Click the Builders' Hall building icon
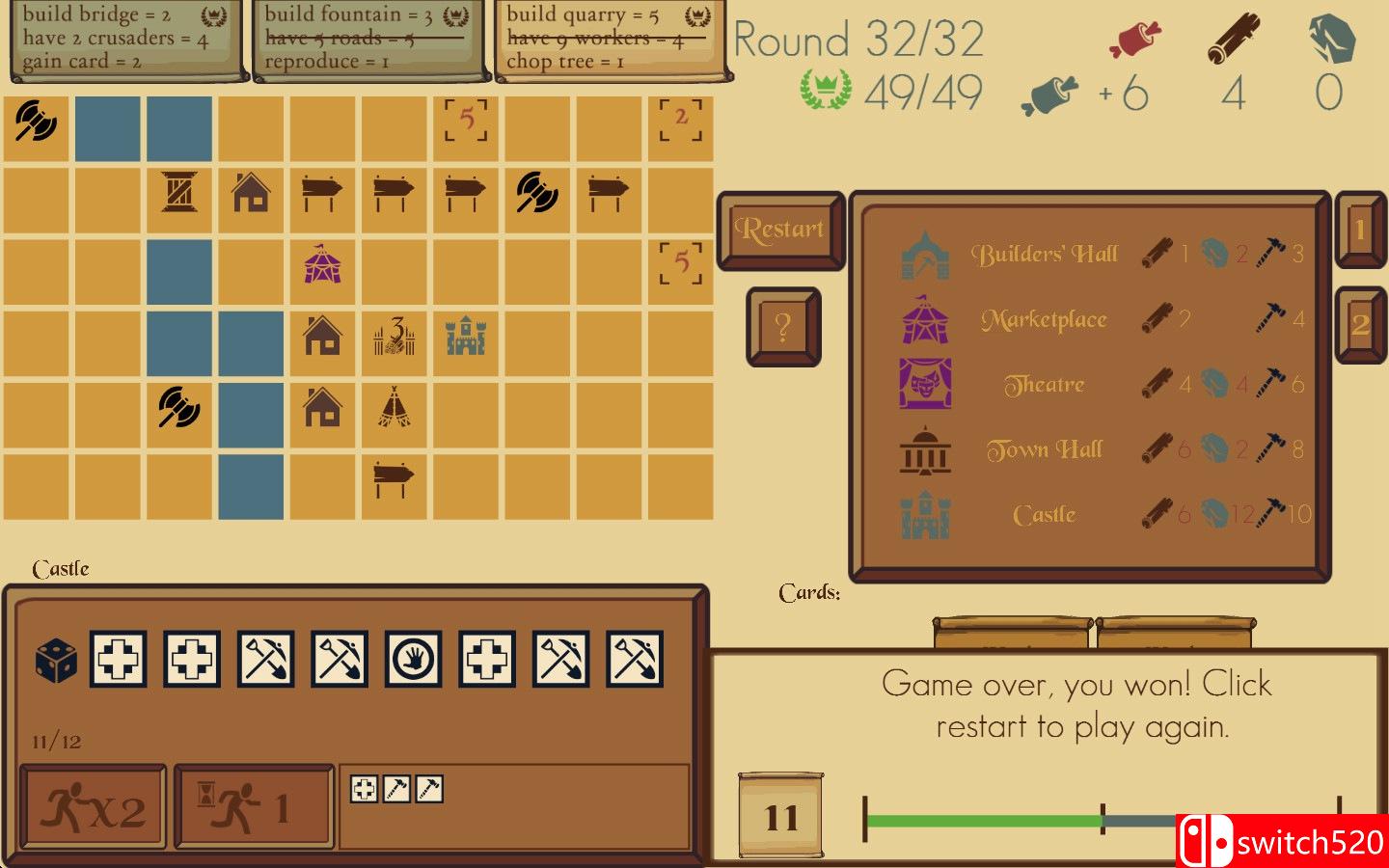The image size is (1389, 868). coord(924,254)
